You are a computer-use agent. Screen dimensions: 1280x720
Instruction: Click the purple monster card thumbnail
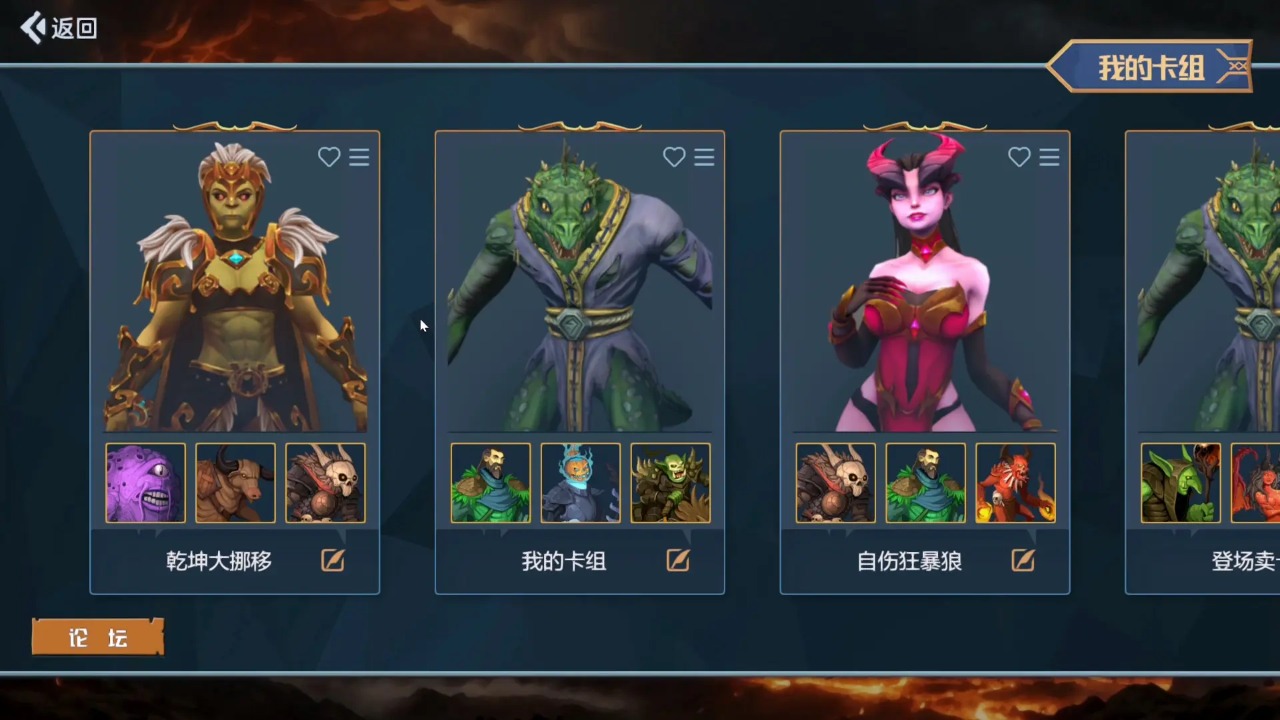(144, 483)
